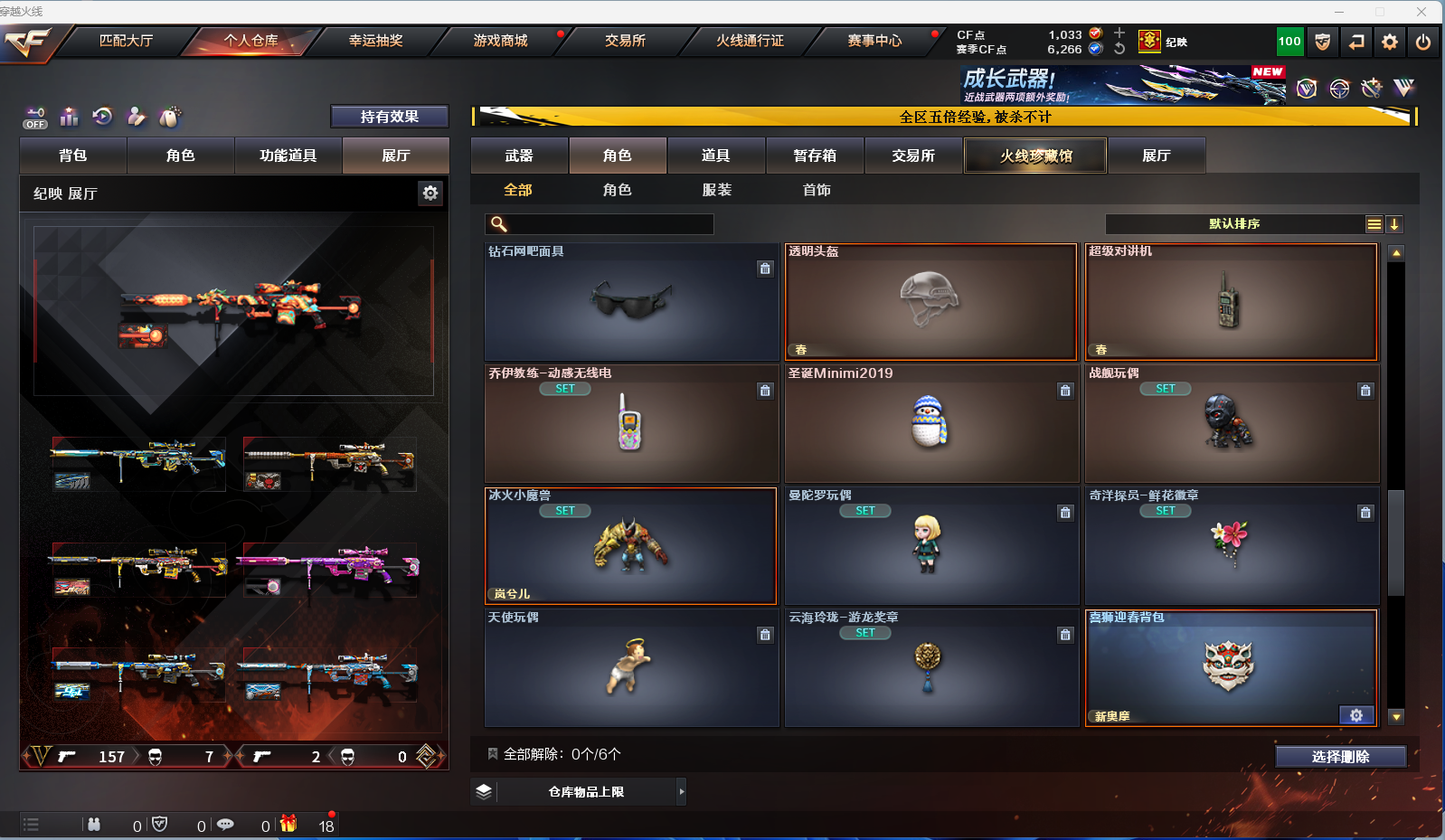Filter collection by 服装 clothing
1445x840 pixels.
717,190
